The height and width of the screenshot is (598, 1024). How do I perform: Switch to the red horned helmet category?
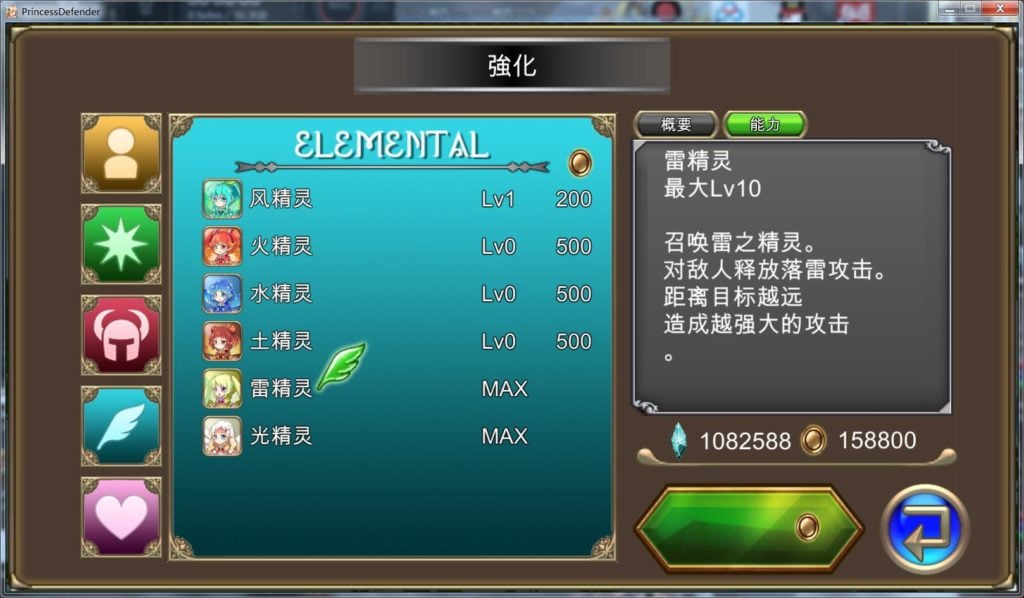pyautogui.click(x=121, y=335)
